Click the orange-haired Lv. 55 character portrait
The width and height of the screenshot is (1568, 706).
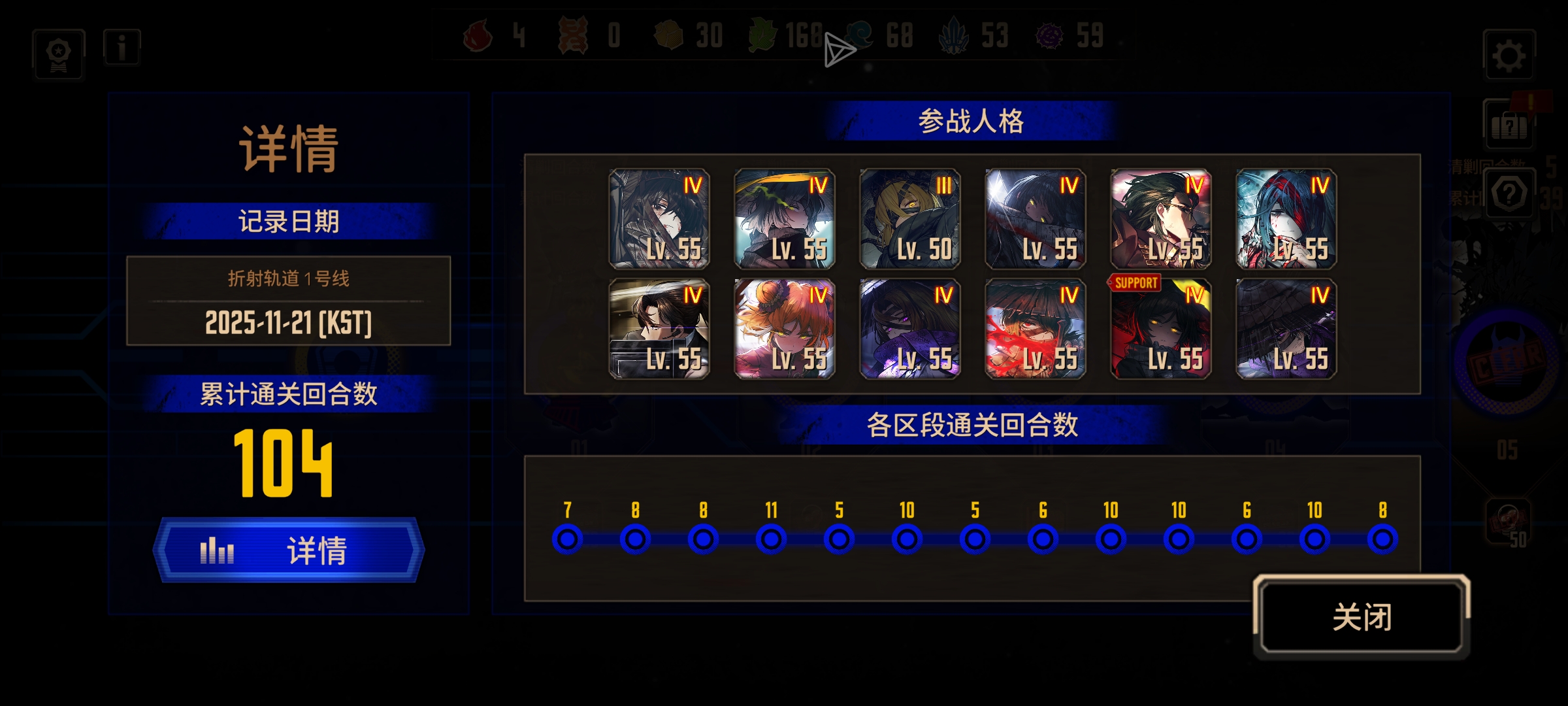coord(785,327)
